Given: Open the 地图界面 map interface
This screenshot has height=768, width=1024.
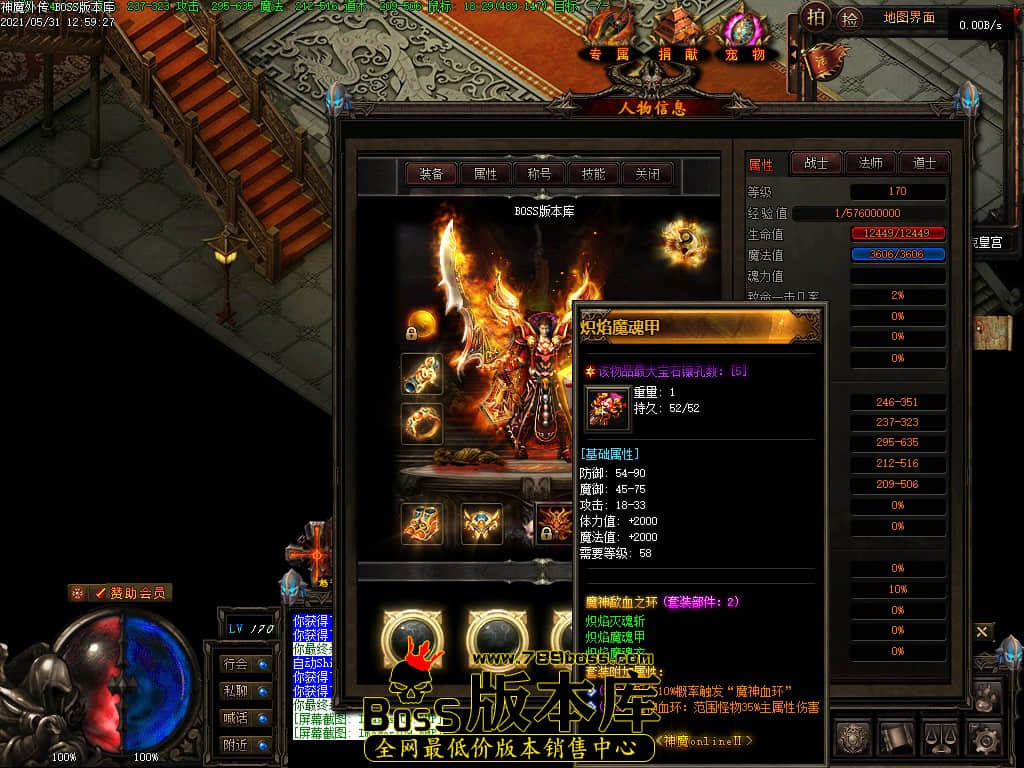Looking at the screenshot, I should tap(910, 18).
